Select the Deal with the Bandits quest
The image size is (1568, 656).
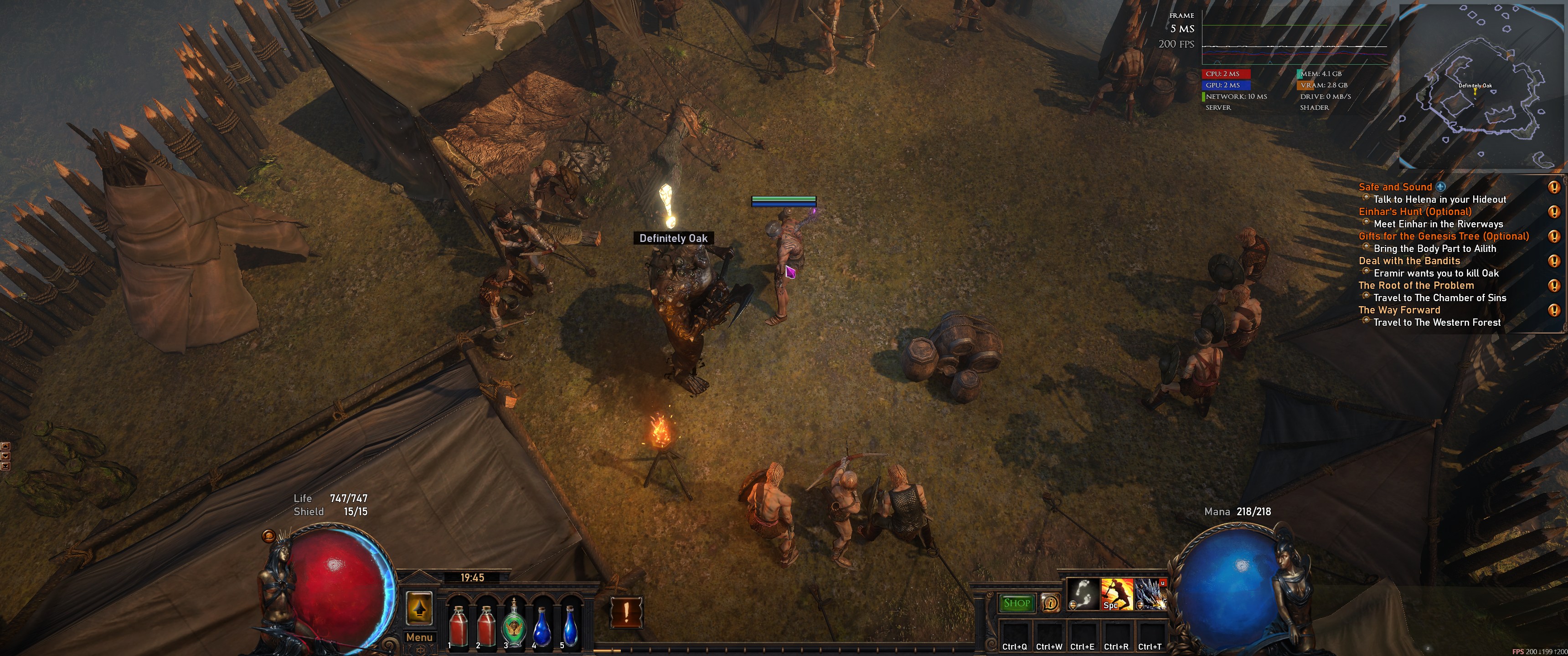(x=1409, y=261)
